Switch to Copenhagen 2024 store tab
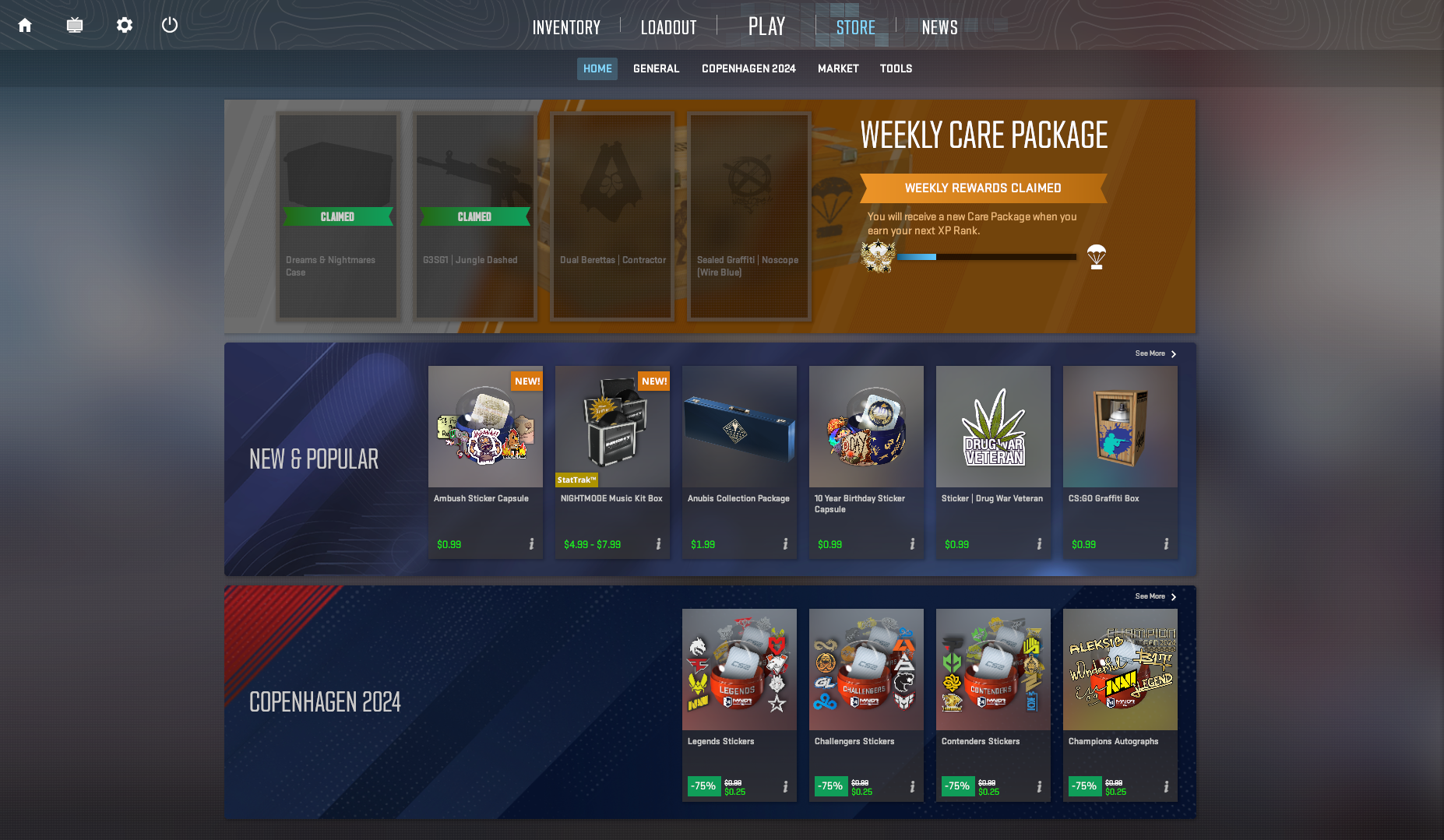1444x840 pixels. click(x=748, y=69)
